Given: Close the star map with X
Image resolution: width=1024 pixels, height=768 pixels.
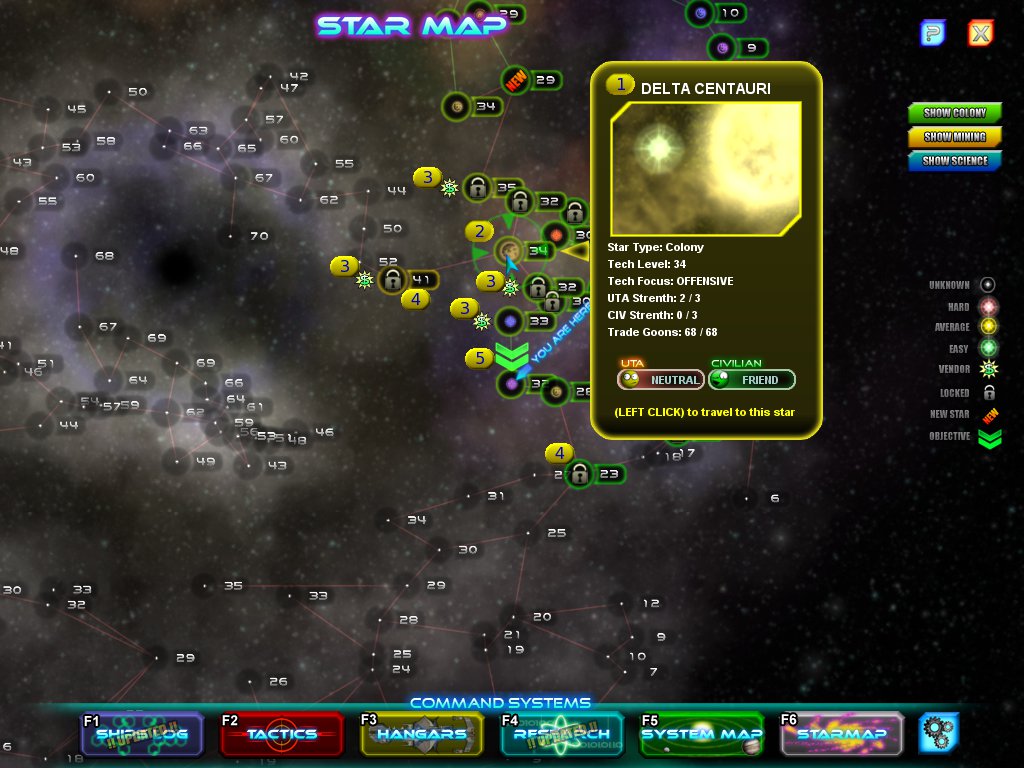Looking at the screenshot, I should pyautogui.click(x=981, y=33).
